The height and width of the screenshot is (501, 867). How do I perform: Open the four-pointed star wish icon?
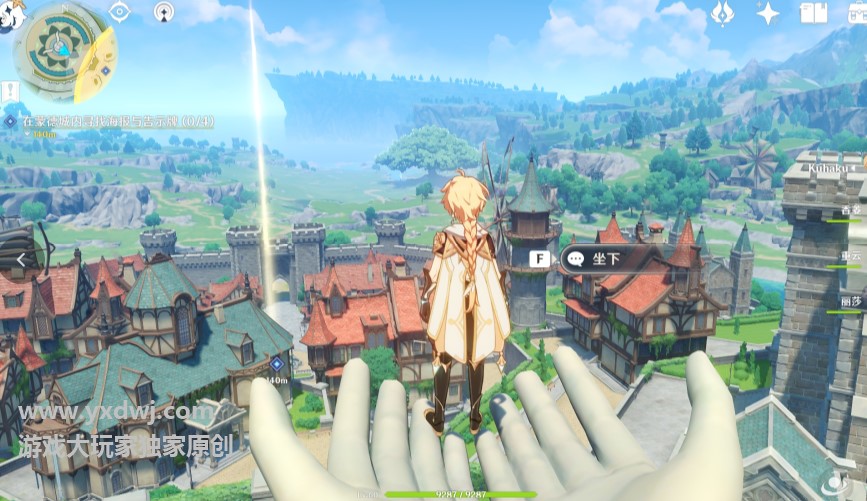768,13
